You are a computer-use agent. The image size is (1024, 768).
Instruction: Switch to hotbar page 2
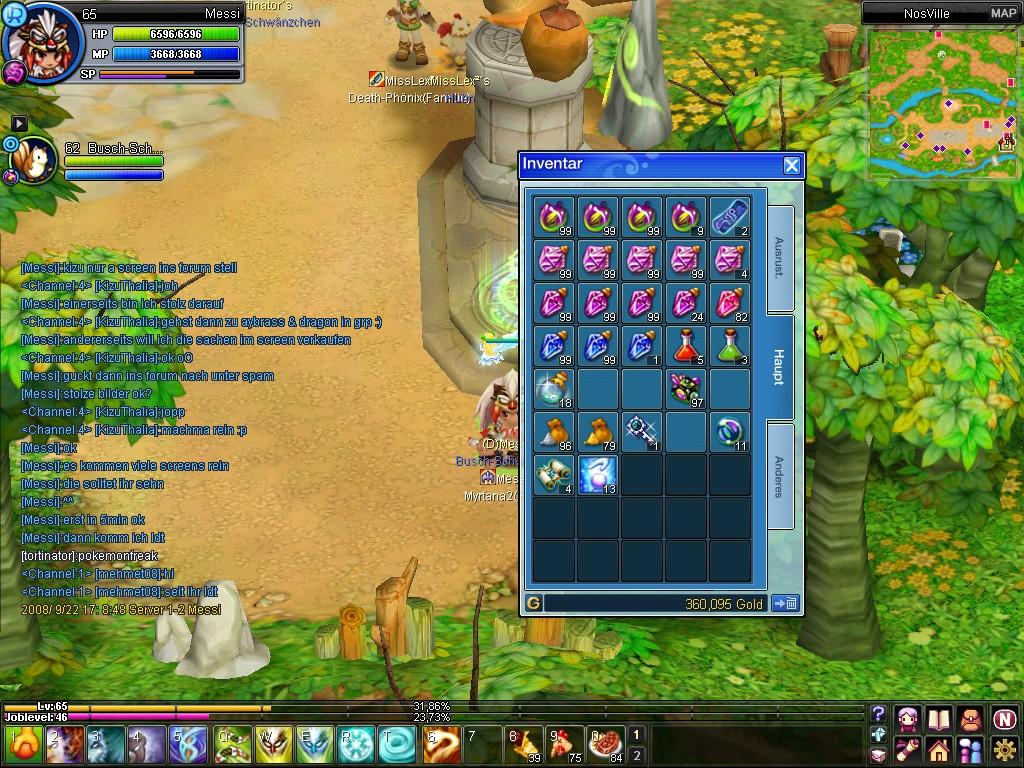[636, 755]
